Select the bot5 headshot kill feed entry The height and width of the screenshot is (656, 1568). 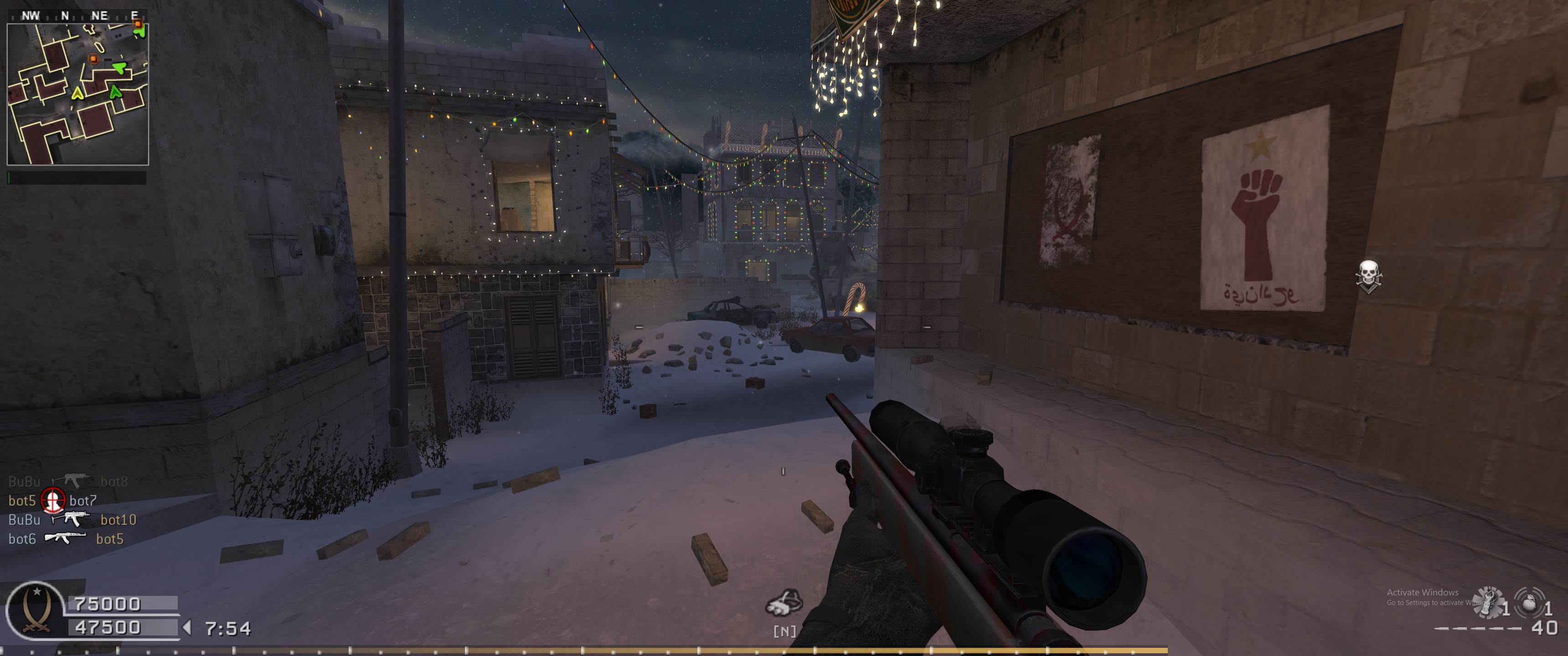(x=52, y=500)
